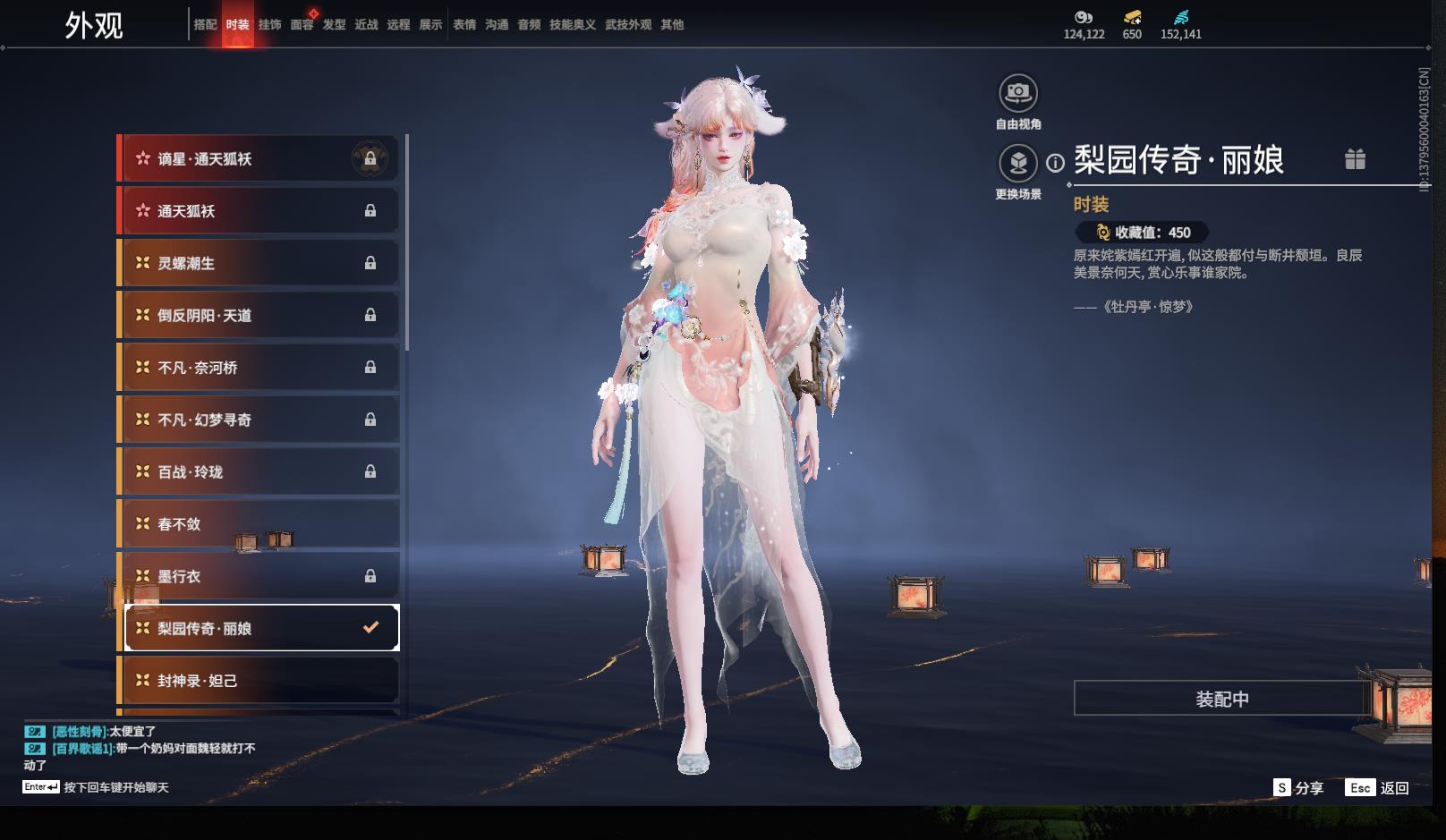Click 更换场景 to change the scene
Image resolution: width=1446 pixels, height=840 pixels.
[1018, 164]
